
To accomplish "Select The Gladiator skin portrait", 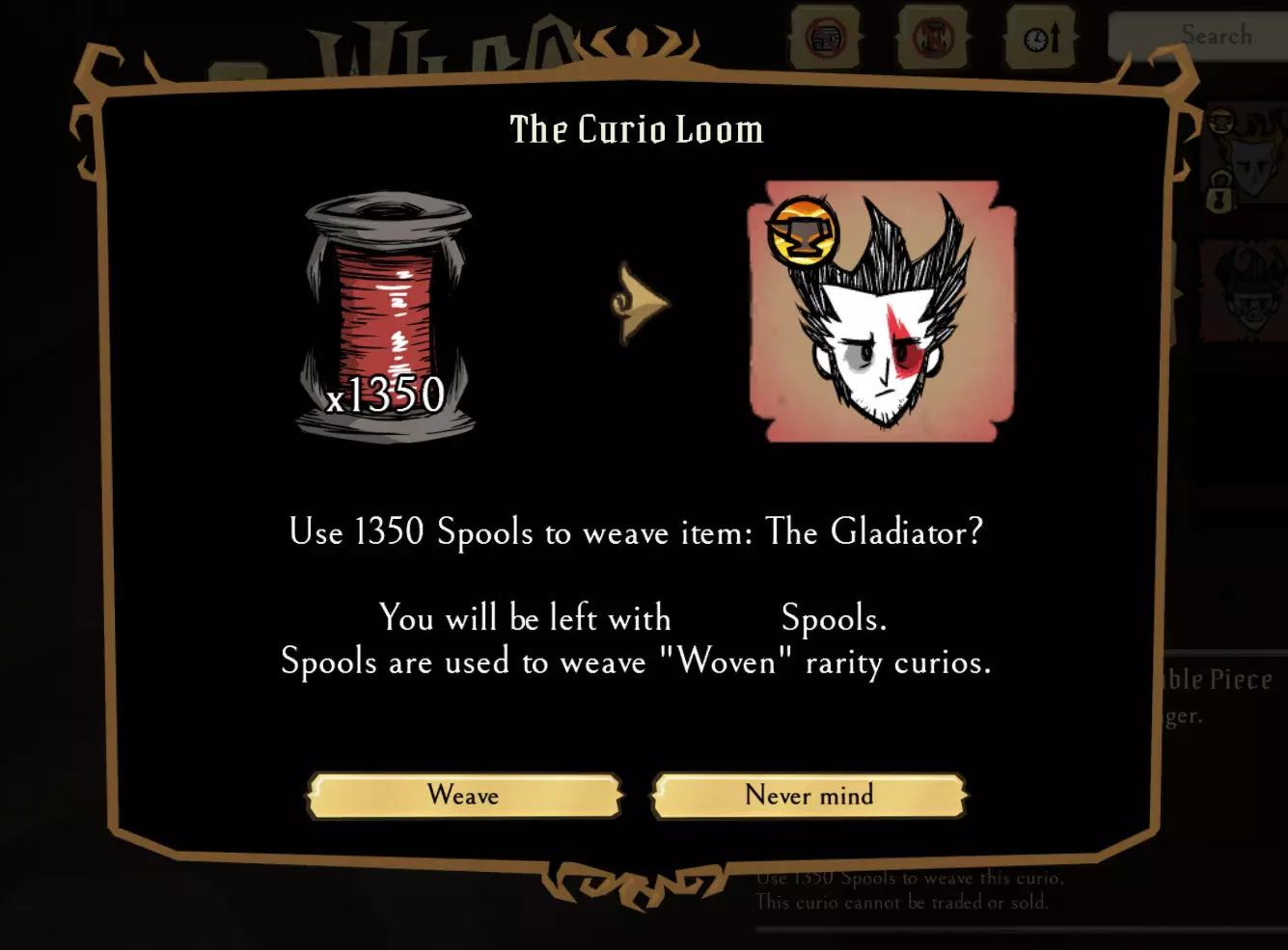I will pos(882,312).
